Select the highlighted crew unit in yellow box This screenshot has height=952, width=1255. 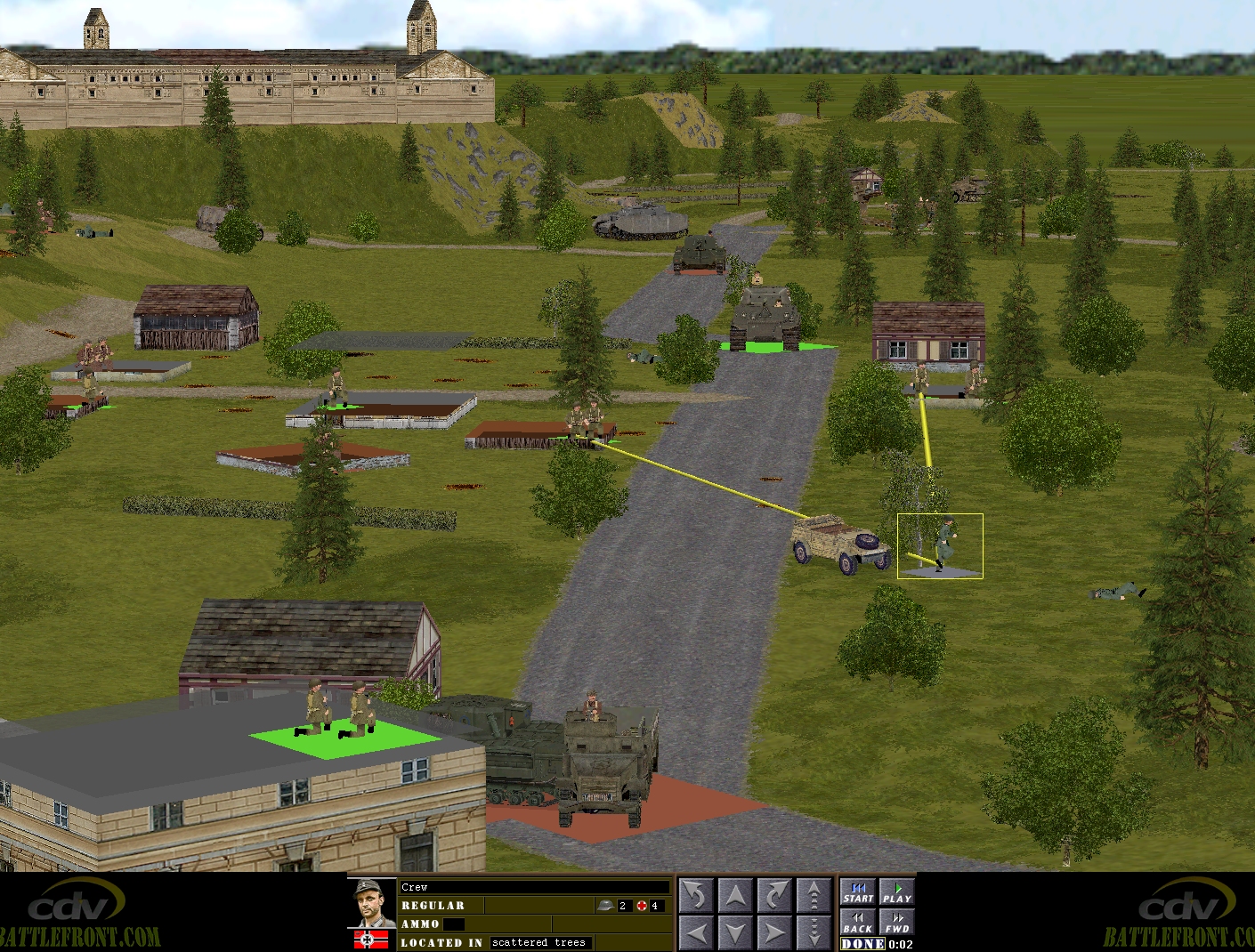[940, 545]
